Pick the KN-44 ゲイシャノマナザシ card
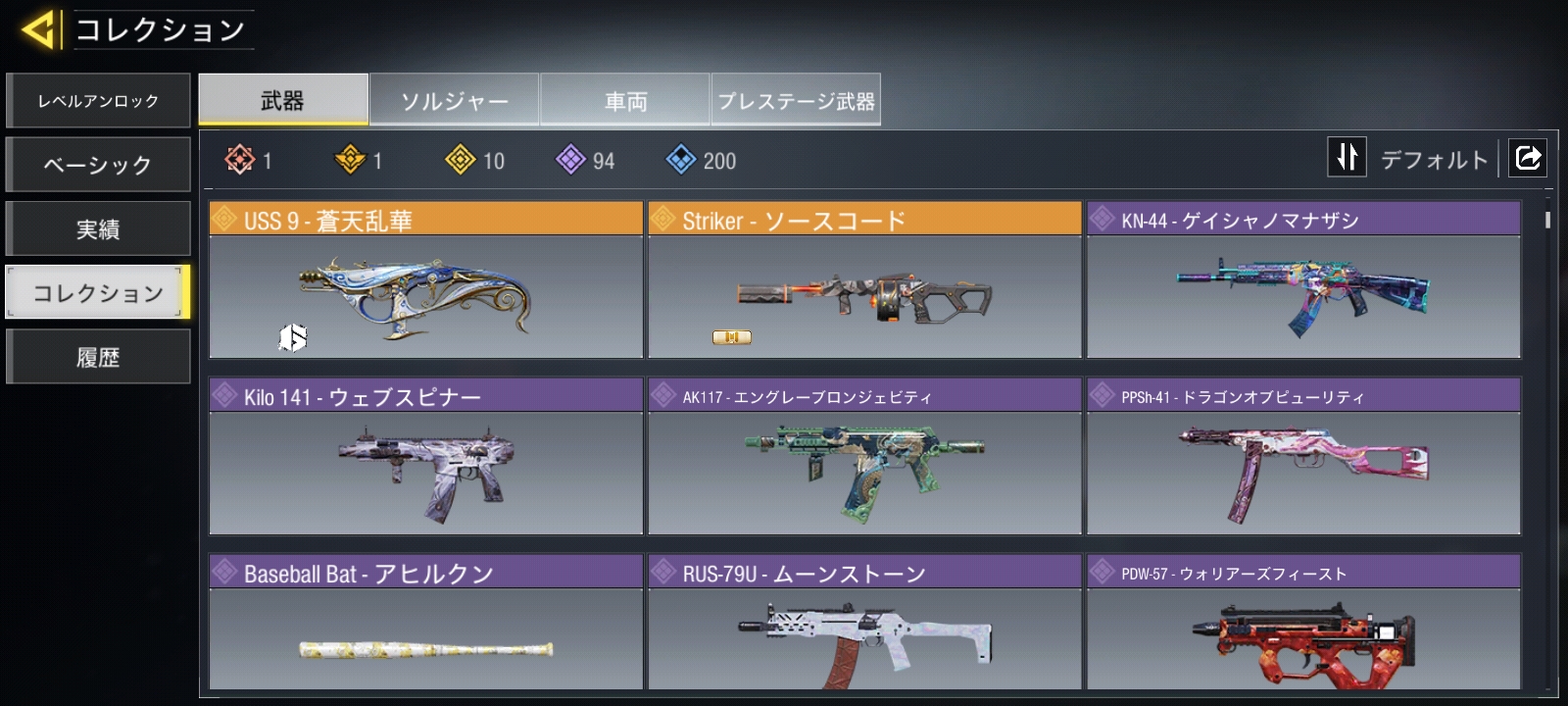The width and height of the screenshot is (1568, 706). point(1303,280)
